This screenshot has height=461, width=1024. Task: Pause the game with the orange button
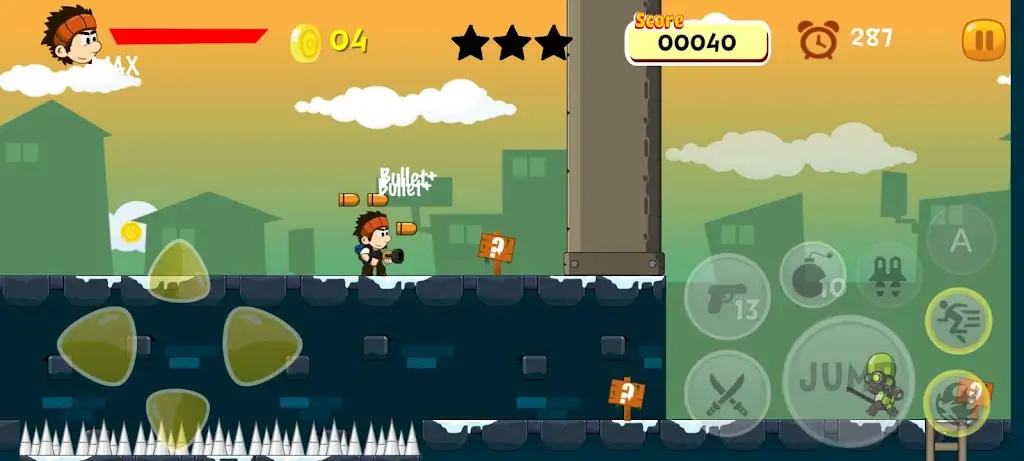(x=984, y=40)
